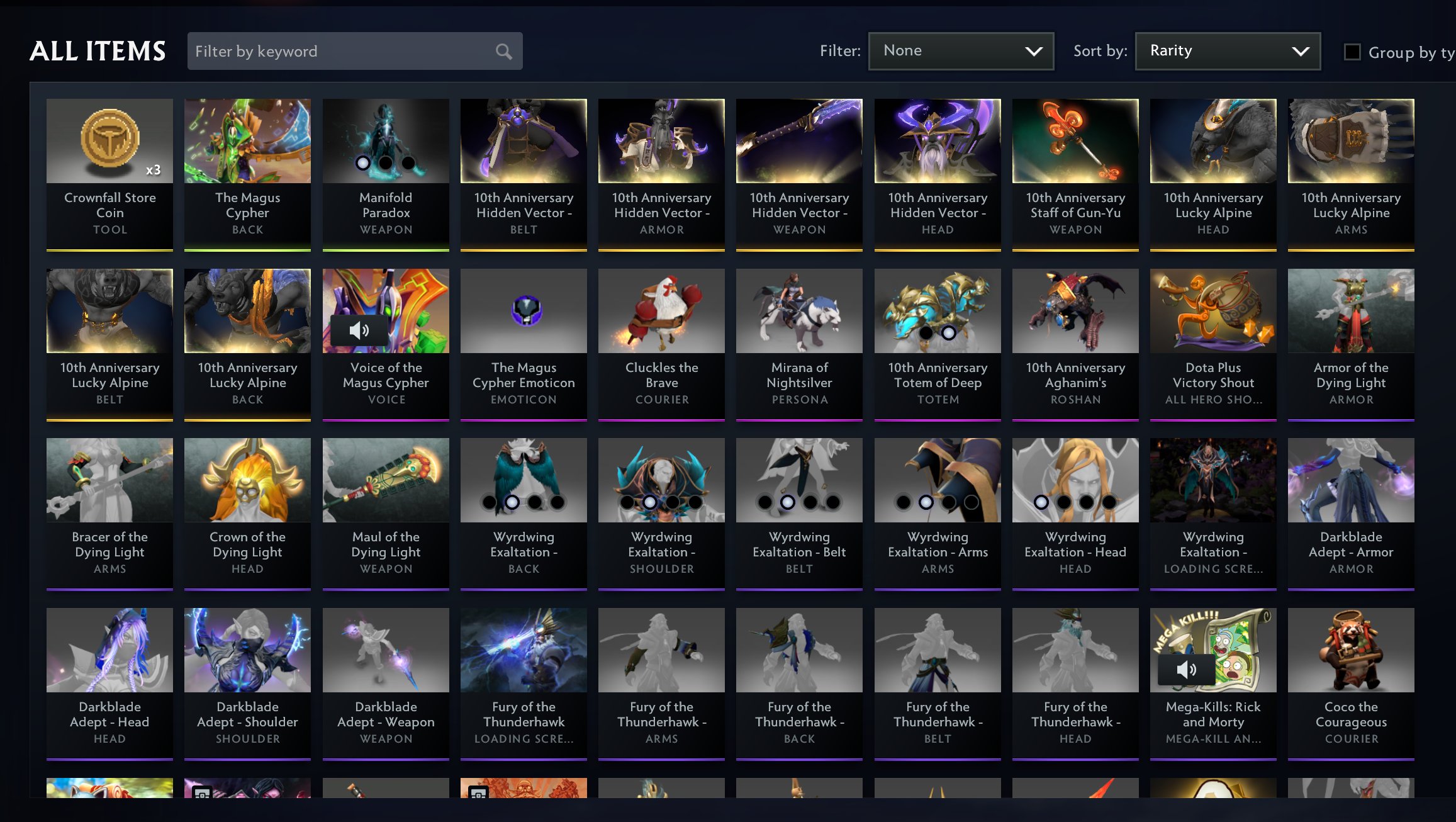1456x822 pixels.
Task: Play the Mega-Kills: Rick and Morty sound preview
Action: tap(1187, 669)
